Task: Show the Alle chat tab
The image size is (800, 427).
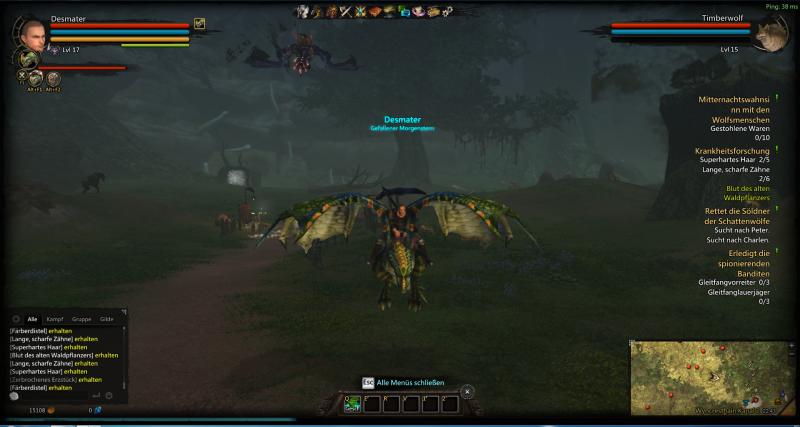Action: [32, 318]
